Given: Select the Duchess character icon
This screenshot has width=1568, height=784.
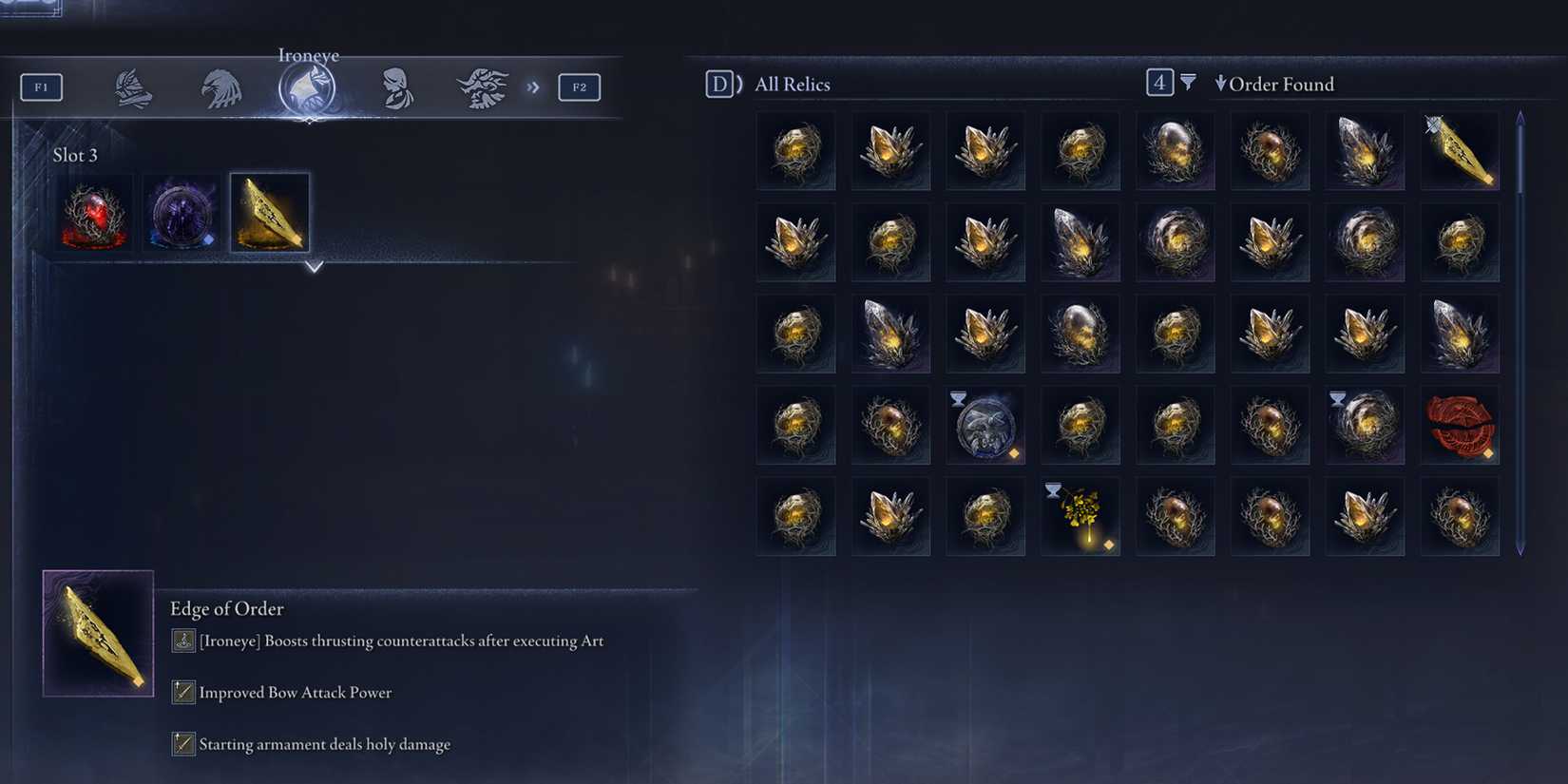Looking at the screenshot, I should coord(398,86).
